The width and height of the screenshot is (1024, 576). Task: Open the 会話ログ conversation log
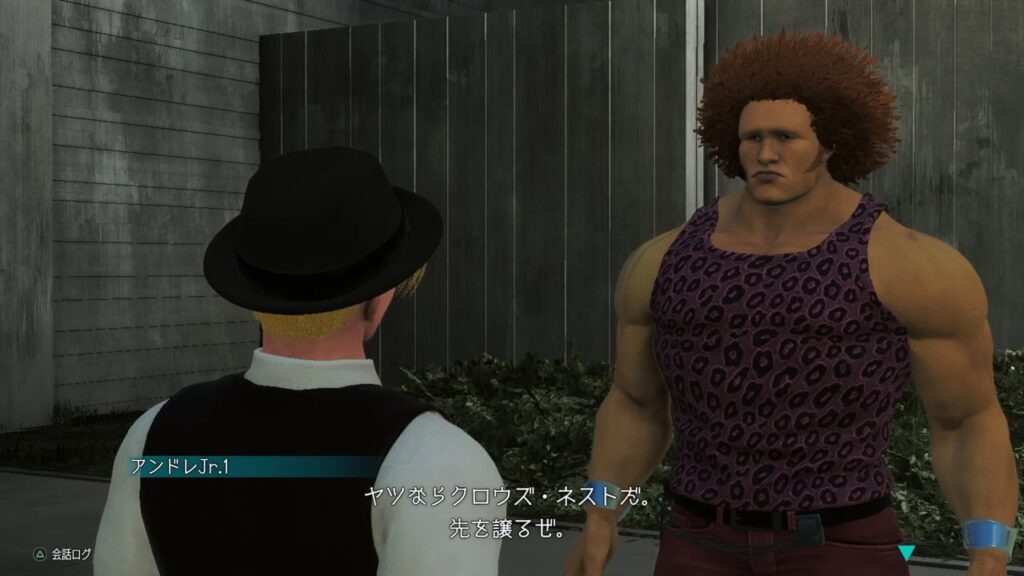coord(62,550)
